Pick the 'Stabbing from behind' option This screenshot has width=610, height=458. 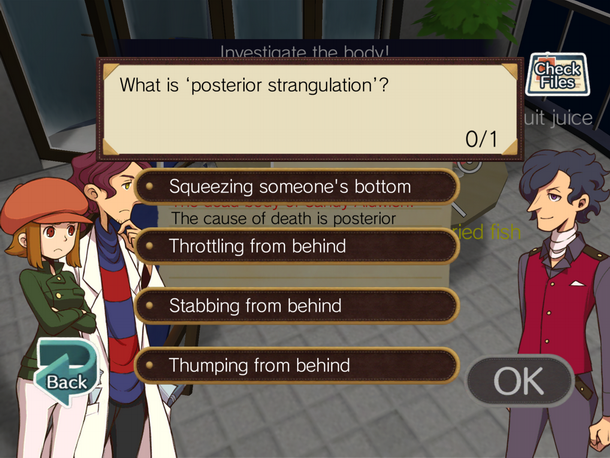coord(296,305)
